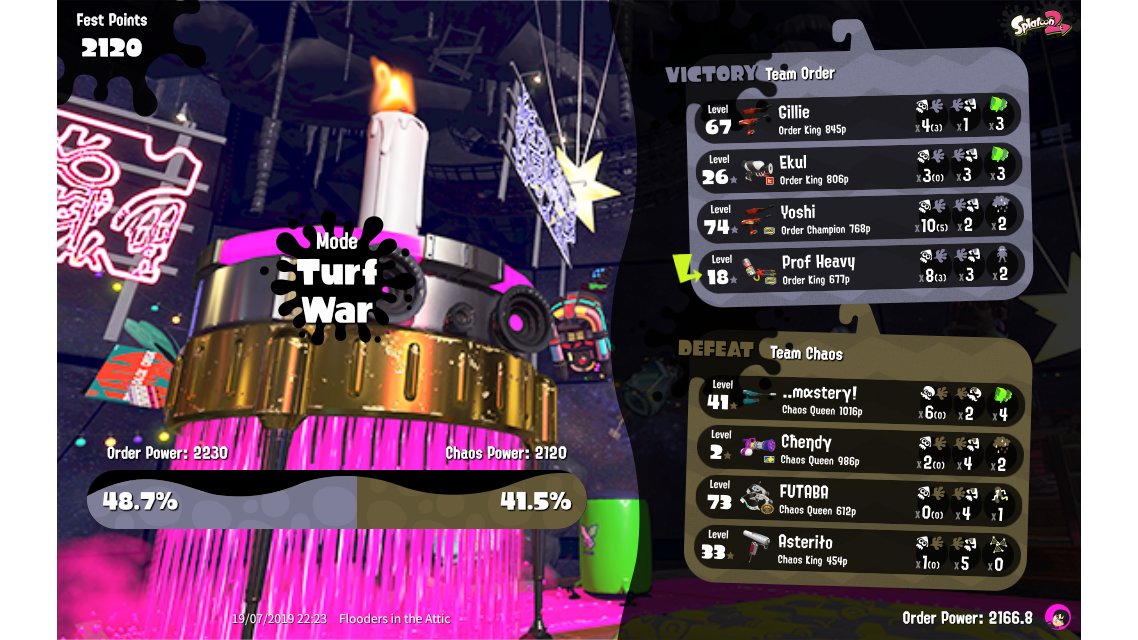Image resolution: width=1138 pixels, height=640 pixels.
Task: Choose player Ekul from the victory list
Action: (858, 167)
